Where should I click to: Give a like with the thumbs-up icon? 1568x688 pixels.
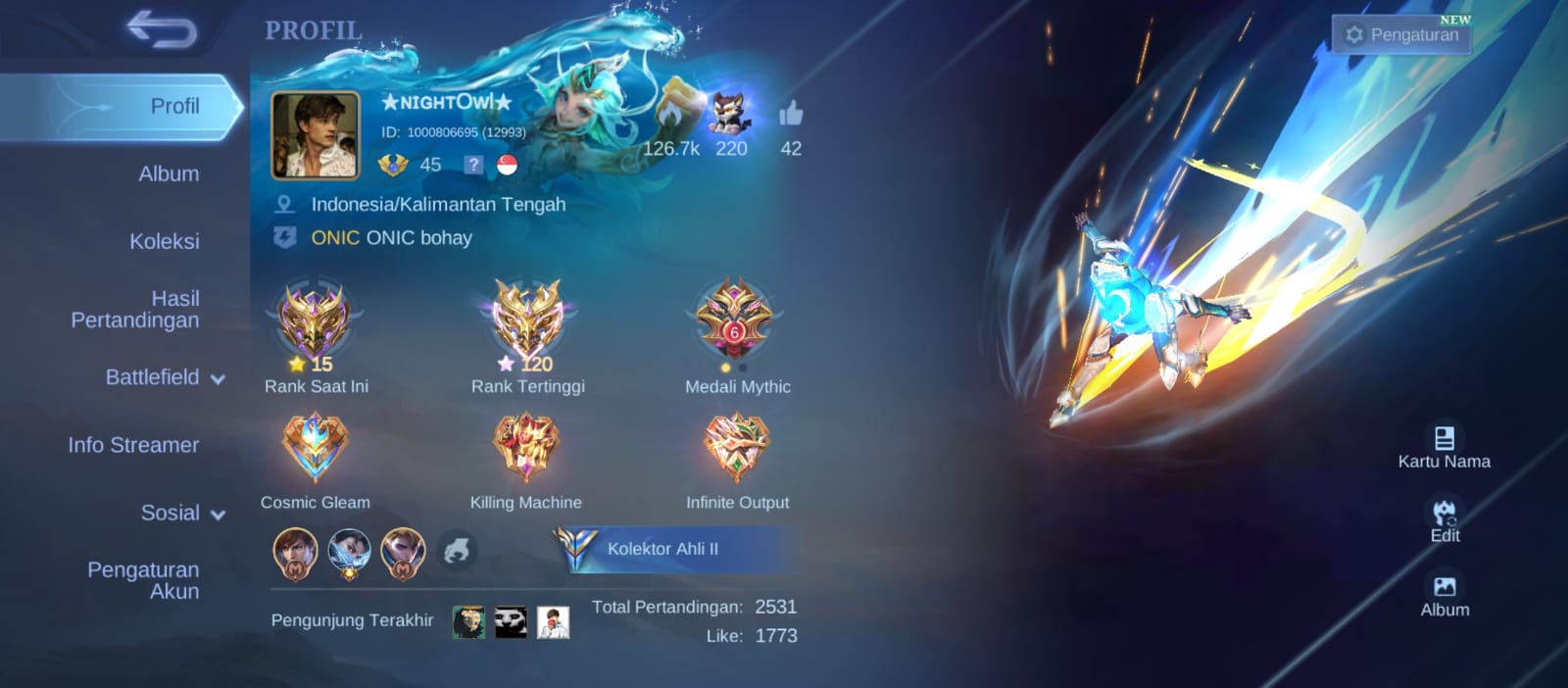coord(791,116)
